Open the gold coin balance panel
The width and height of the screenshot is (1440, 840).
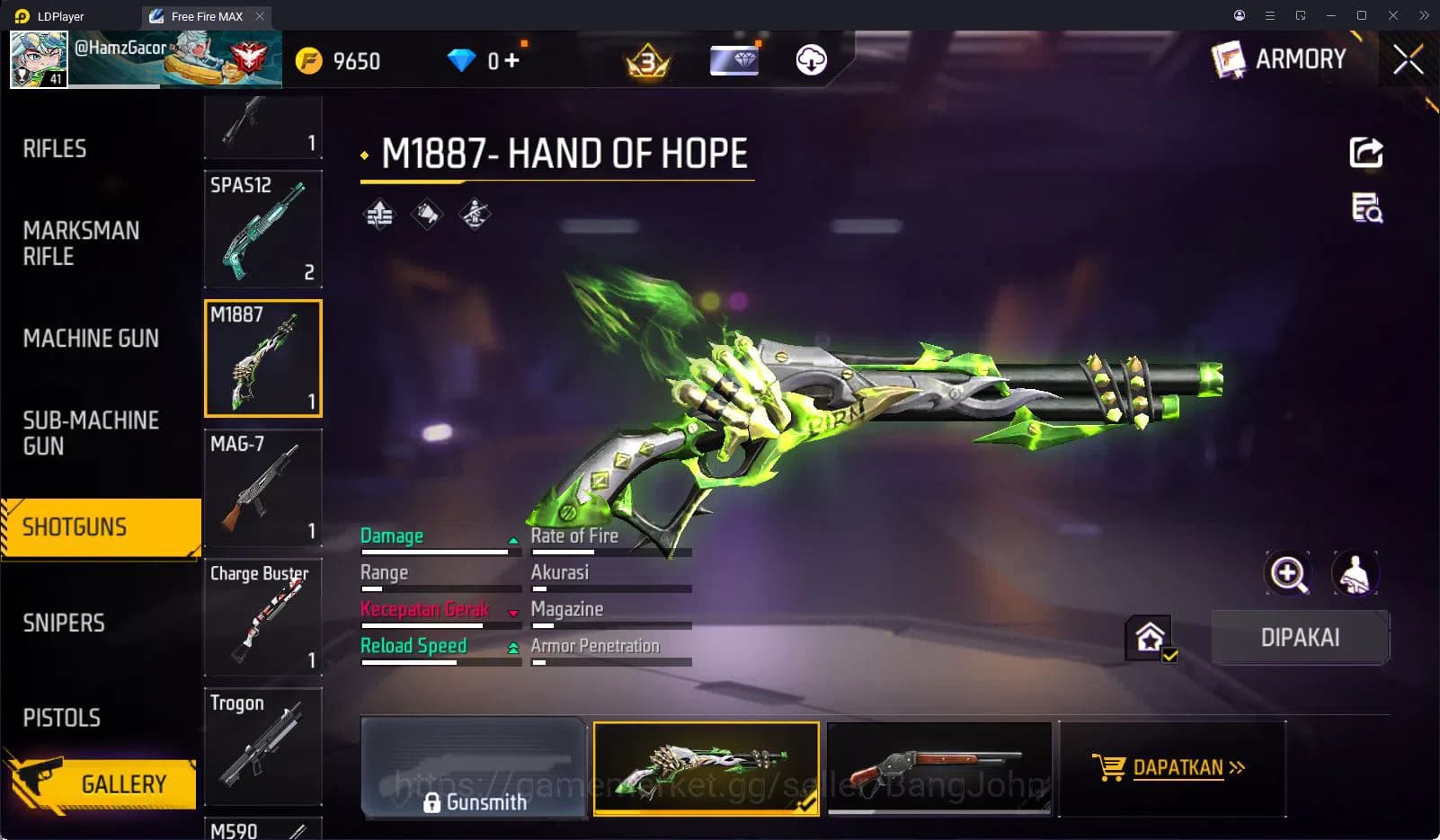click(x=342, y=61)
